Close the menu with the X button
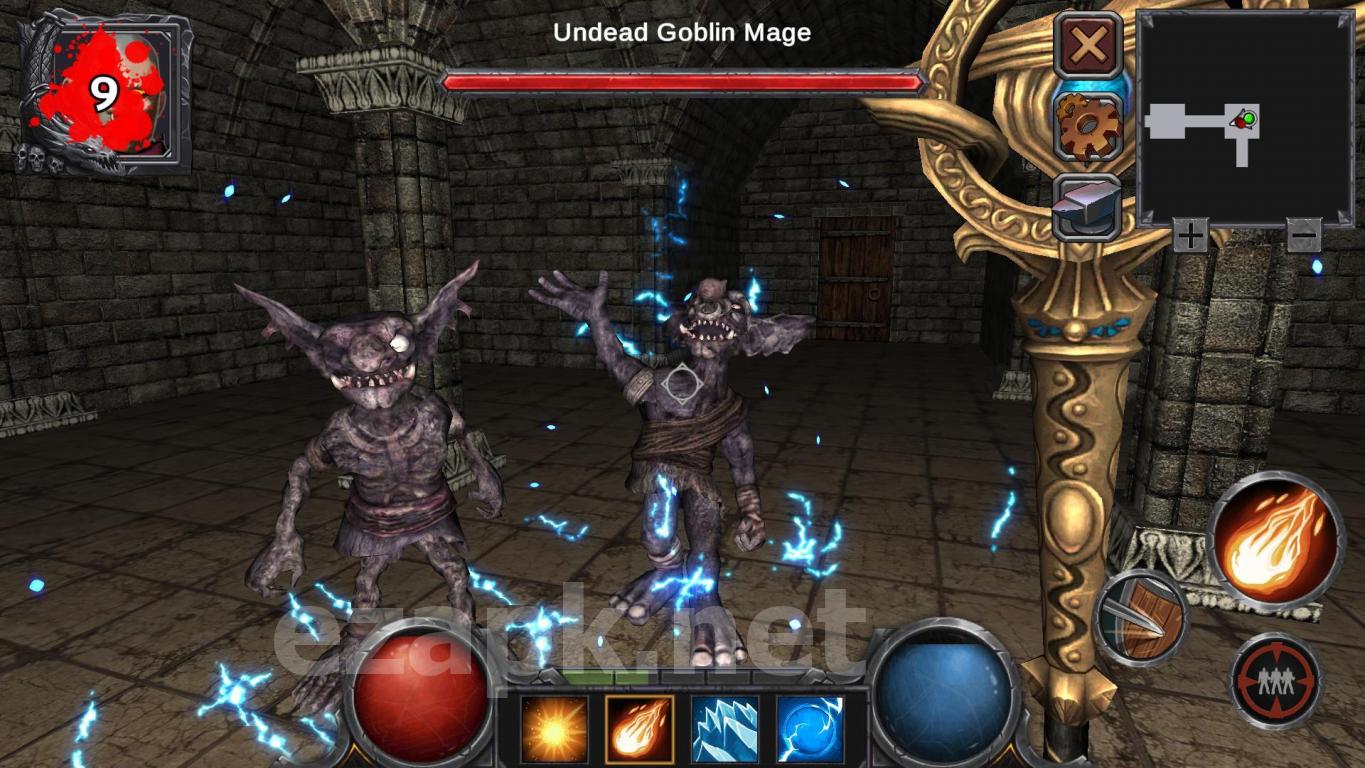The width and height of the screenshot is (1365, 768). coord(1088,45)
